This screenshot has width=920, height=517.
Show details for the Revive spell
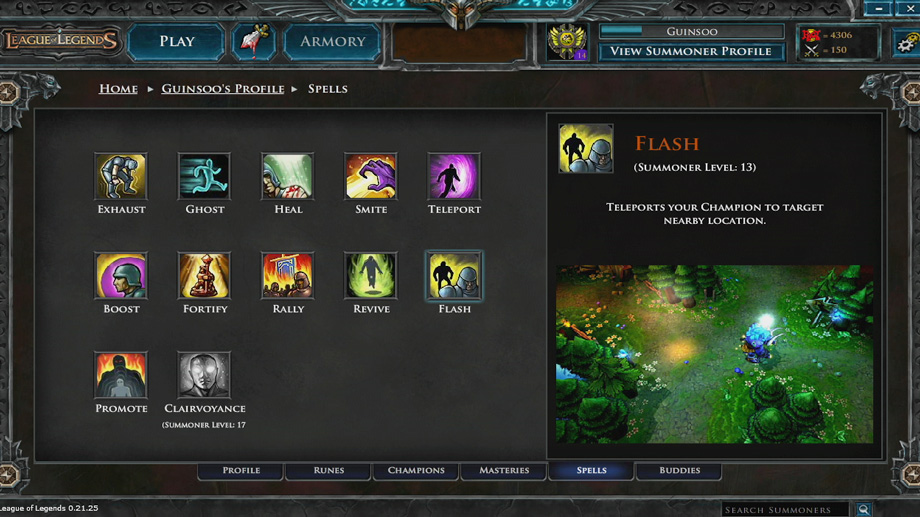[371, 276]
